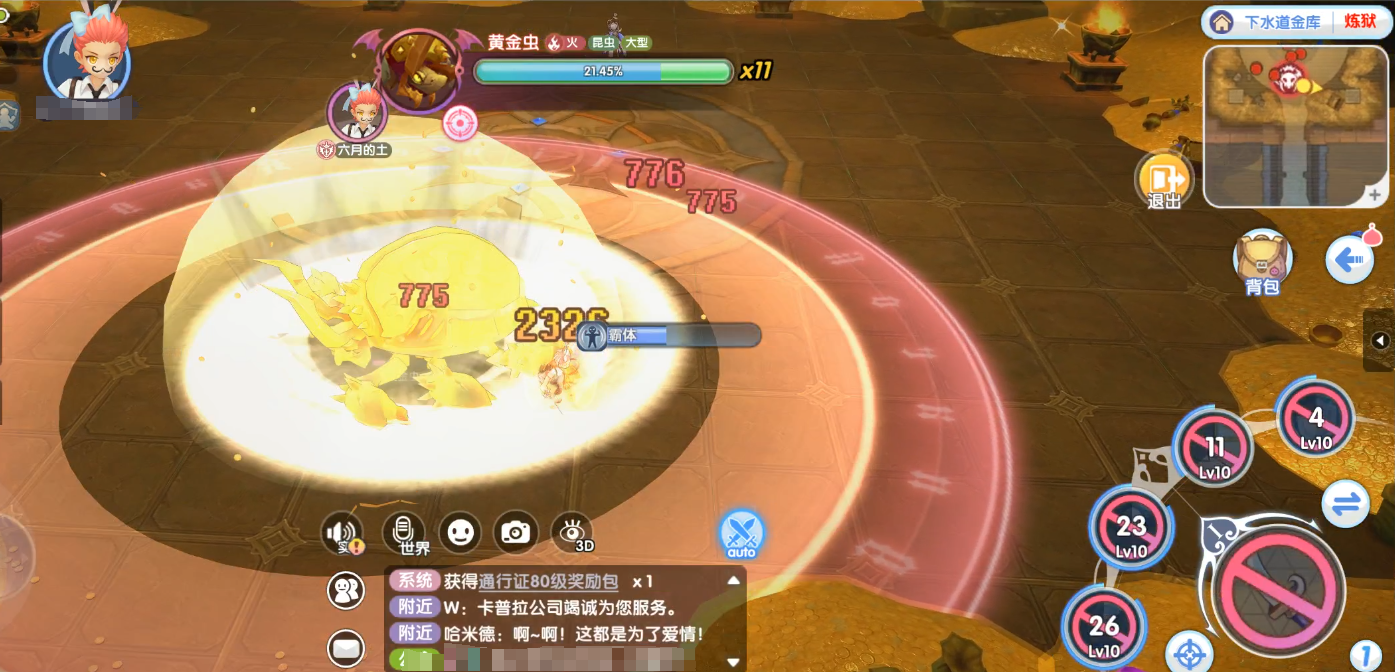Use the skill on 11-second cooldown

1214,447
